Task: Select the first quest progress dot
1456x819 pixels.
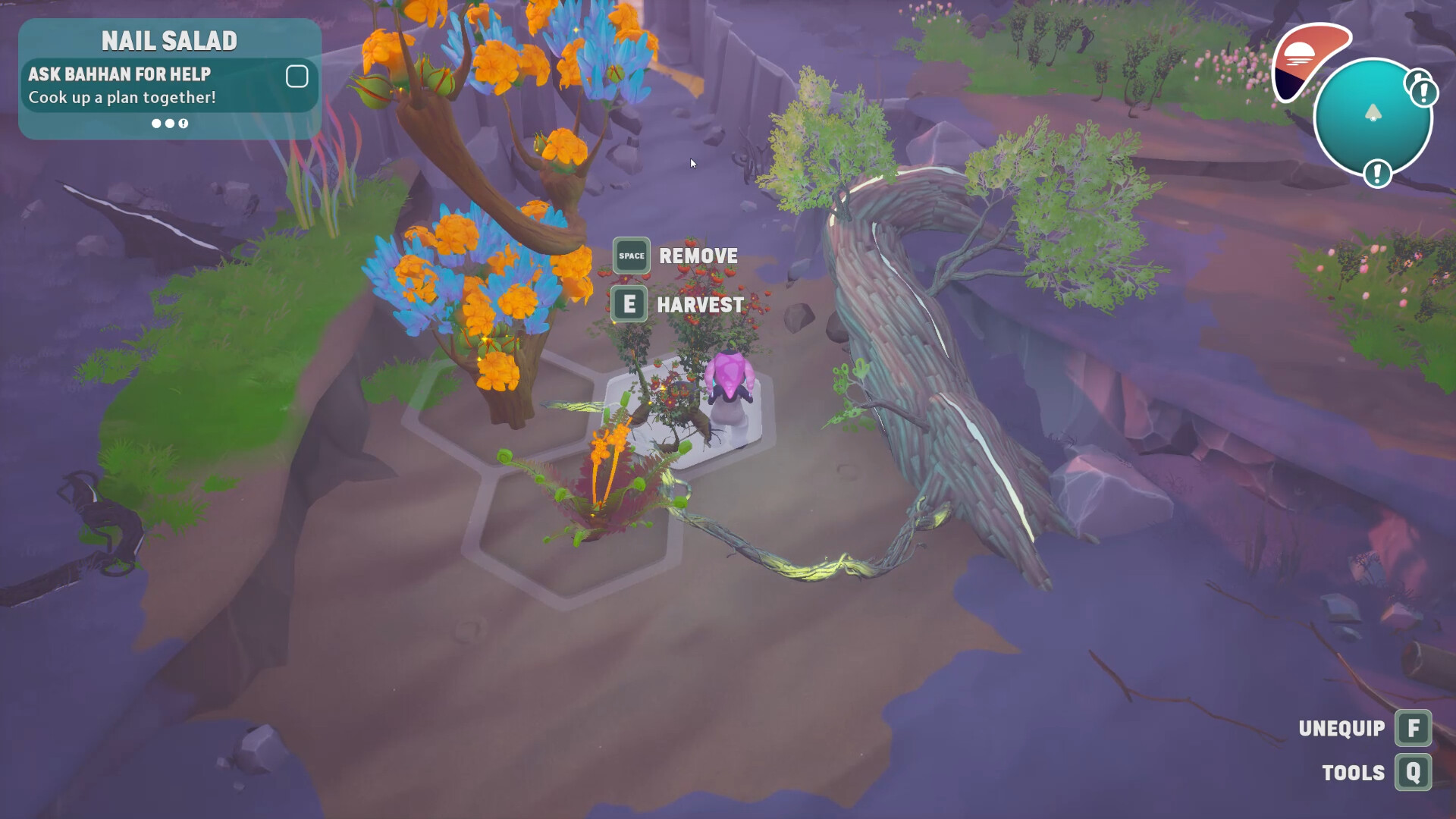Action: [x=157, y=124]
